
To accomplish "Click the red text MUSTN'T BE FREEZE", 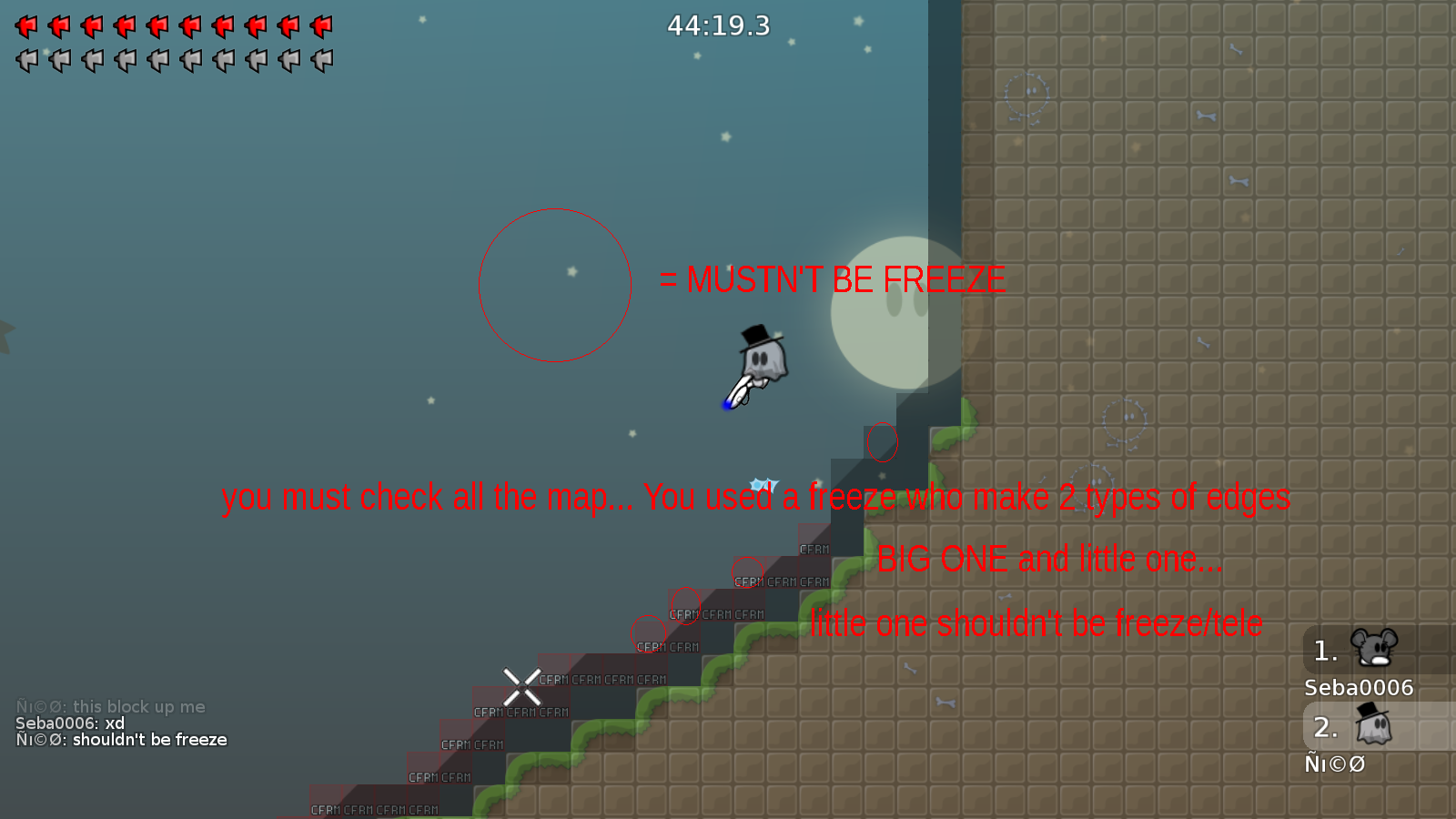I will tap(833, 279).
